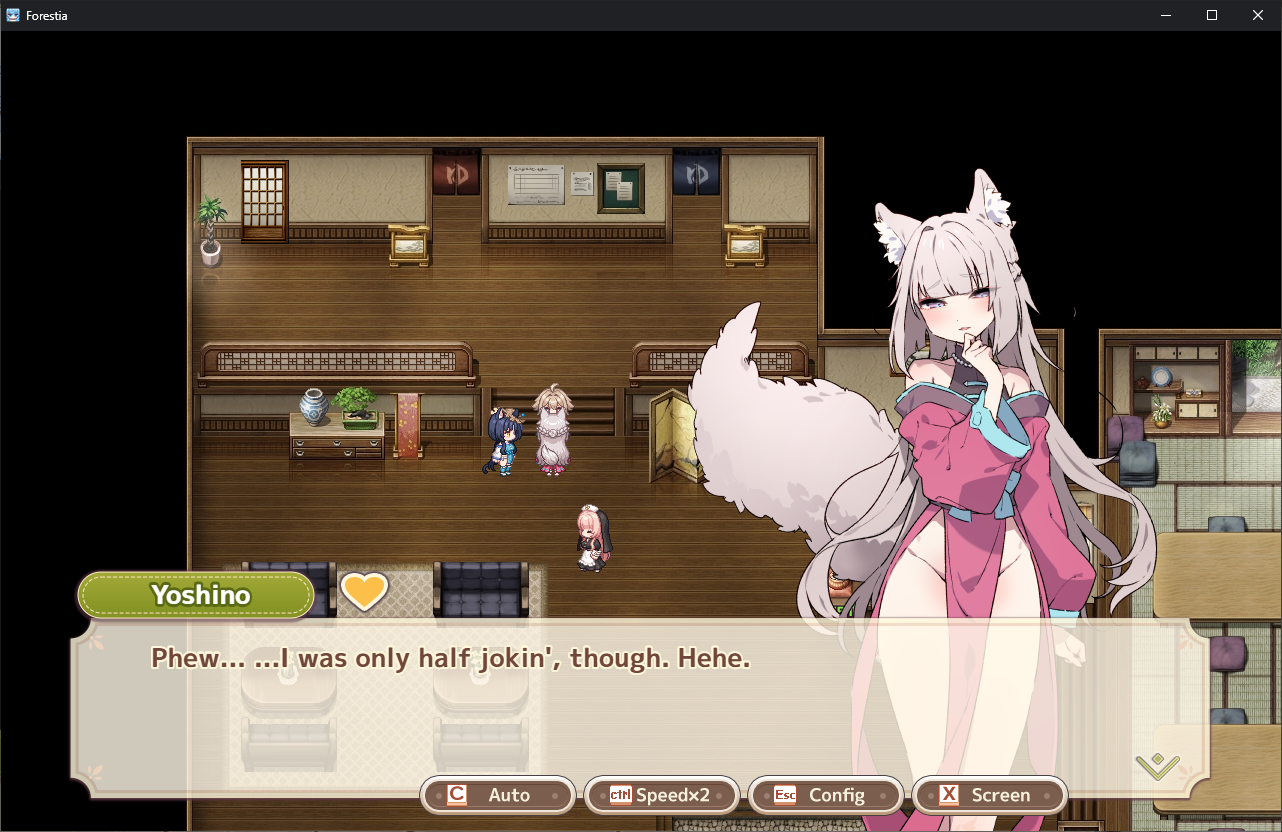
Task: Minimize the game window
Action: (1166, 15)
